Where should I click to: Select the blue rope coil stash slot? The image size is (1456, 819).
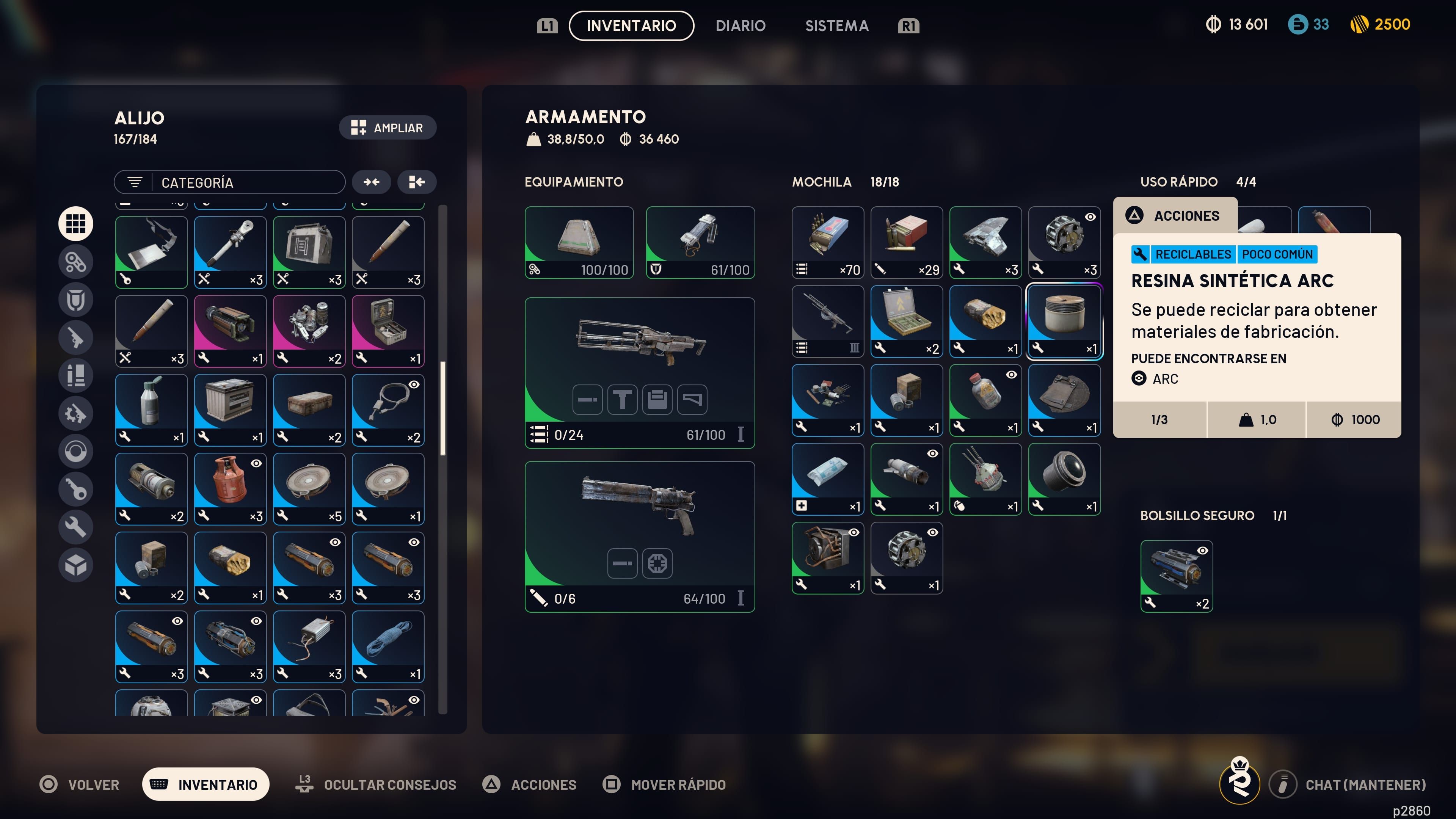click(388, 646)
